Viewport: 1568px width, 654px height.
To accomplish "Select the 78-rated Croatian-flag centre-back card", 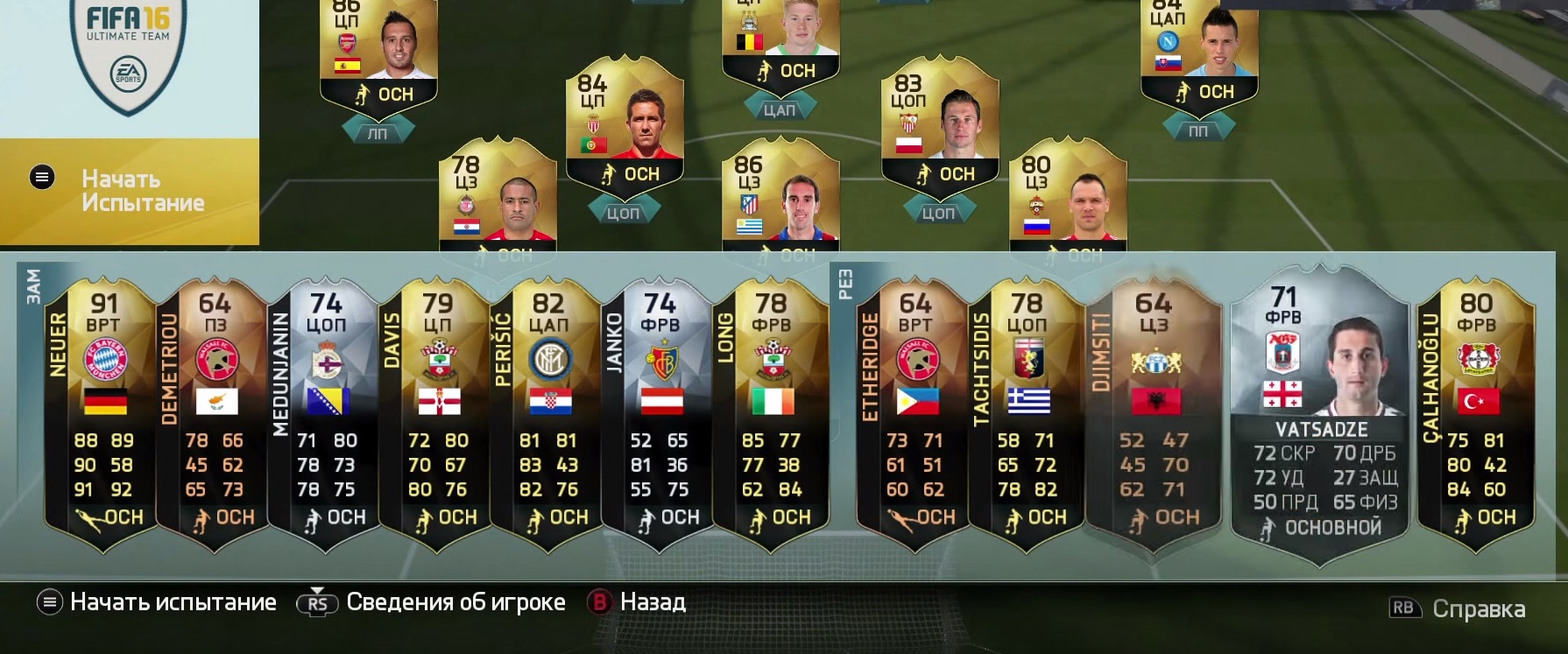I will pos(498,197).
